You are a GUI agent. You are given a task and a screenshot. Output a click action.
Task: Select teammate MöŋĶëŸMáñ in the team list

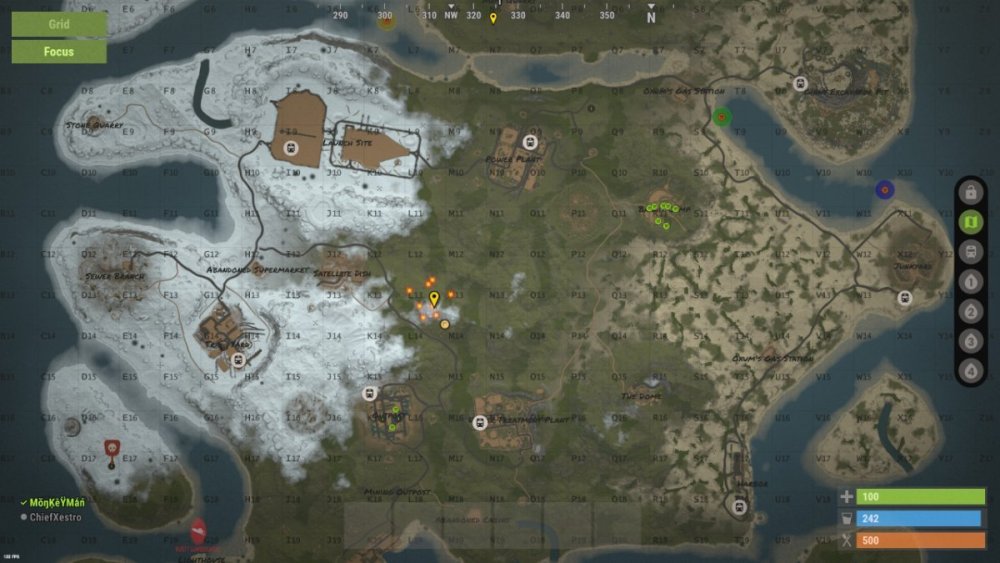(x=59, y=501)
